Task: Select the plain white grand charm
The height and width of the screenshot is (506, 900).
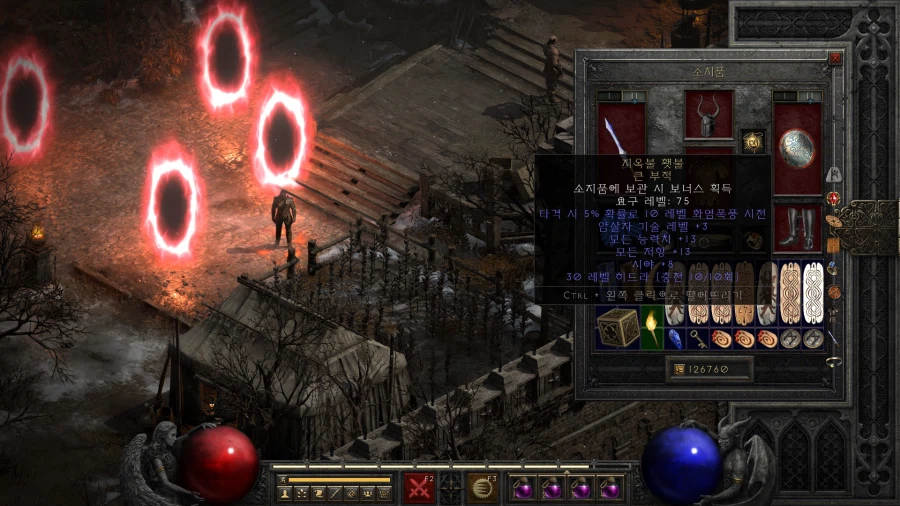Action: [813, 292]
